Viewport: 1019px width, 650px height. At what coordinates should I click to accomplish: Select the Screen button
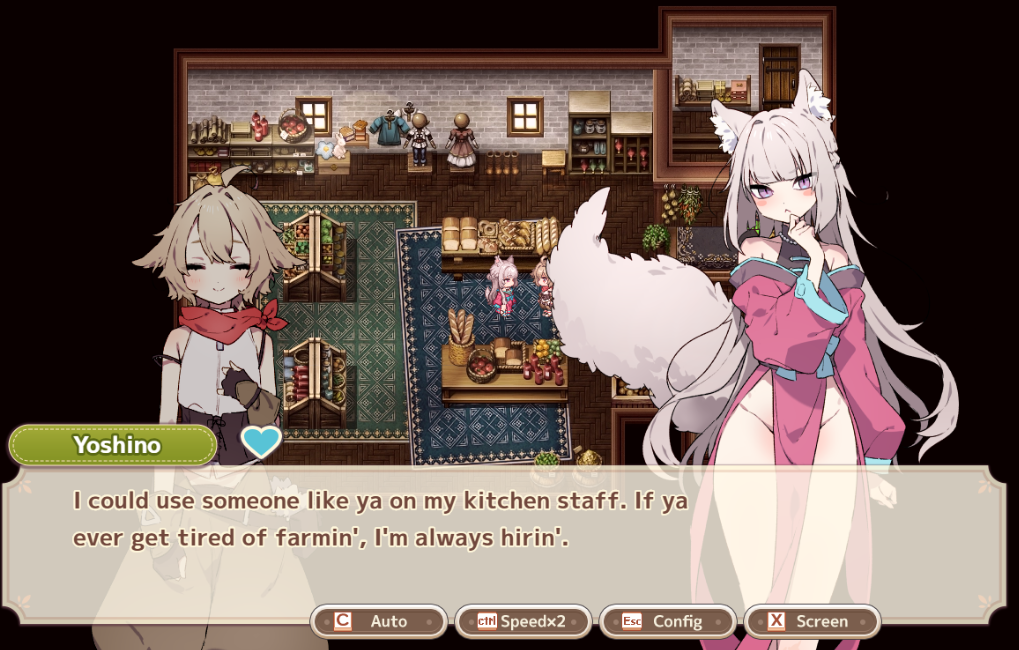(811, 621)
